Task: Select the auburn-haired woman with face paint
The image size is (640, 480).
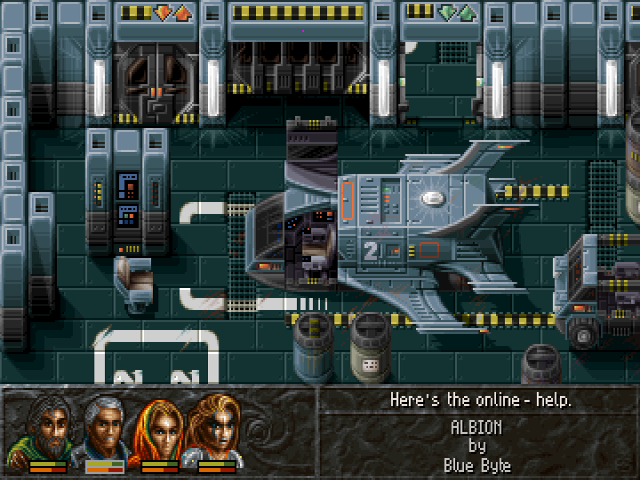Action: (216, 427)
